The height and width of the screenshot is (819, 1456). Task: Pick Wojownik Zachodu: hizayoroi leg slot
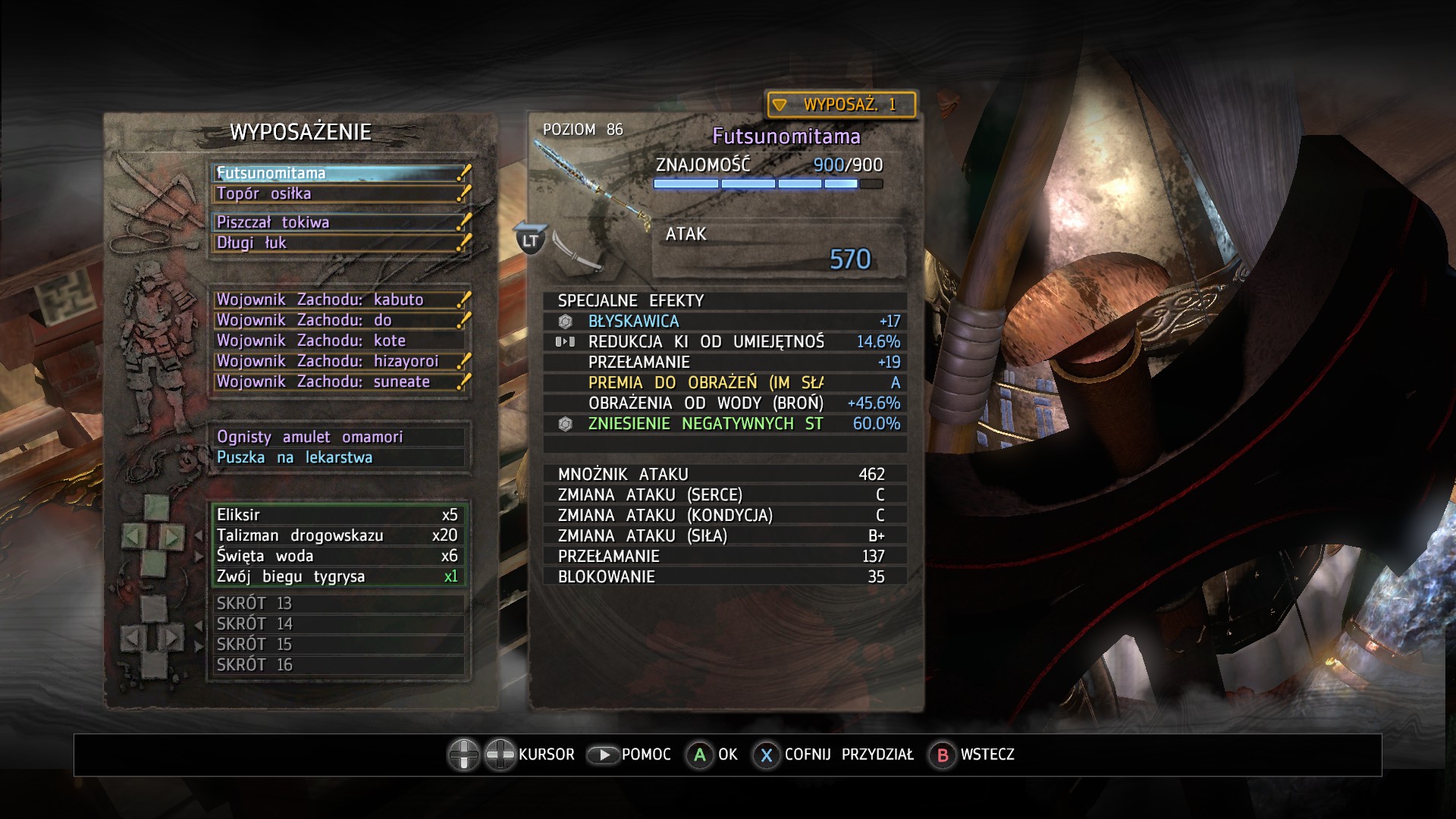tap(339, 361)
